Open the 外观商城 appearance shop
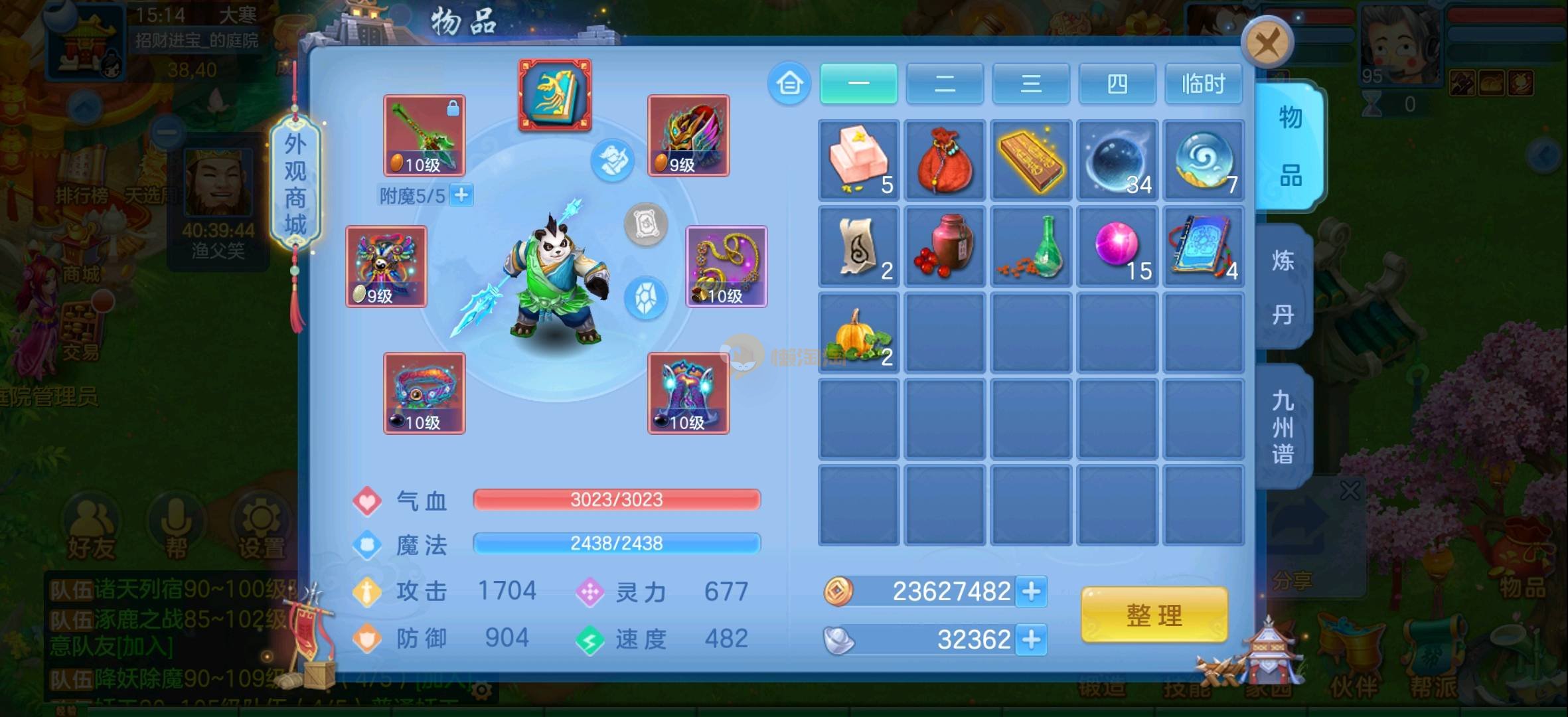 295,184
